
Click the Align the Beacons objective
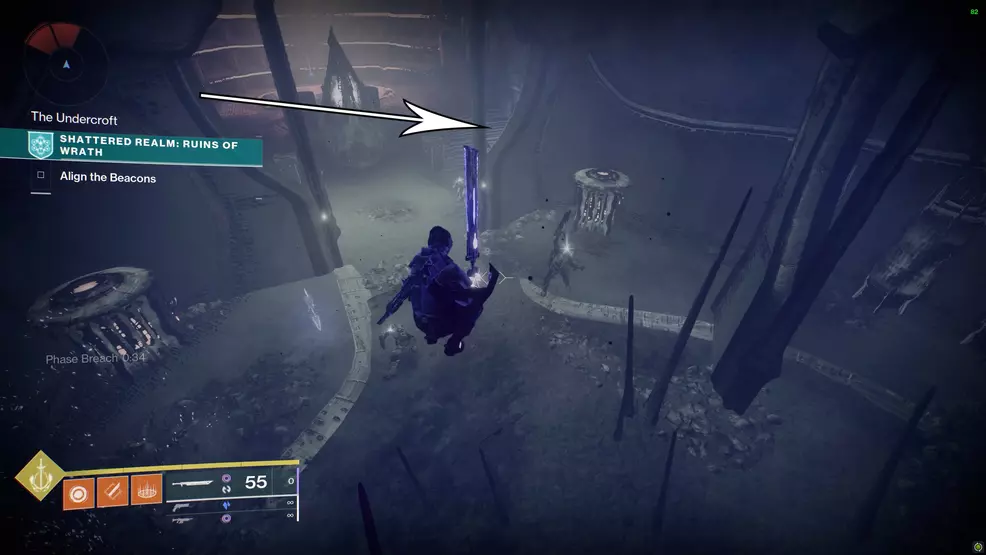point(107,177)
